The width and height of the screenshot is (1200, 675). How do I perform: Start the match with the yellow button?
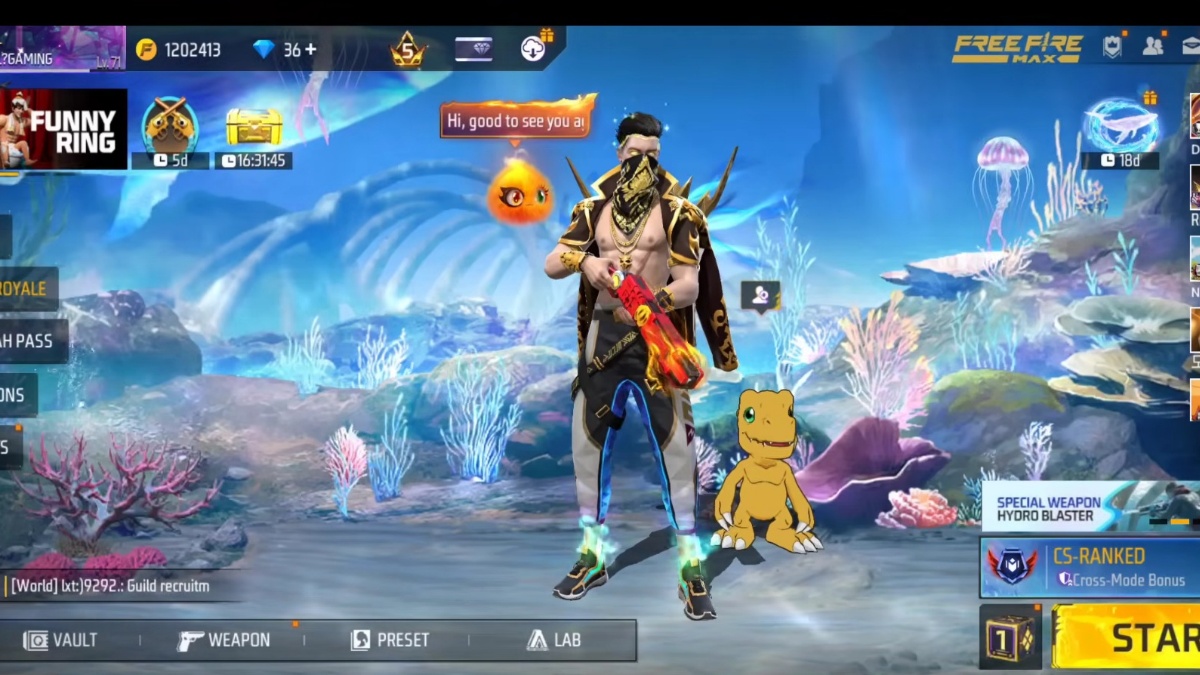point(1126,637)
